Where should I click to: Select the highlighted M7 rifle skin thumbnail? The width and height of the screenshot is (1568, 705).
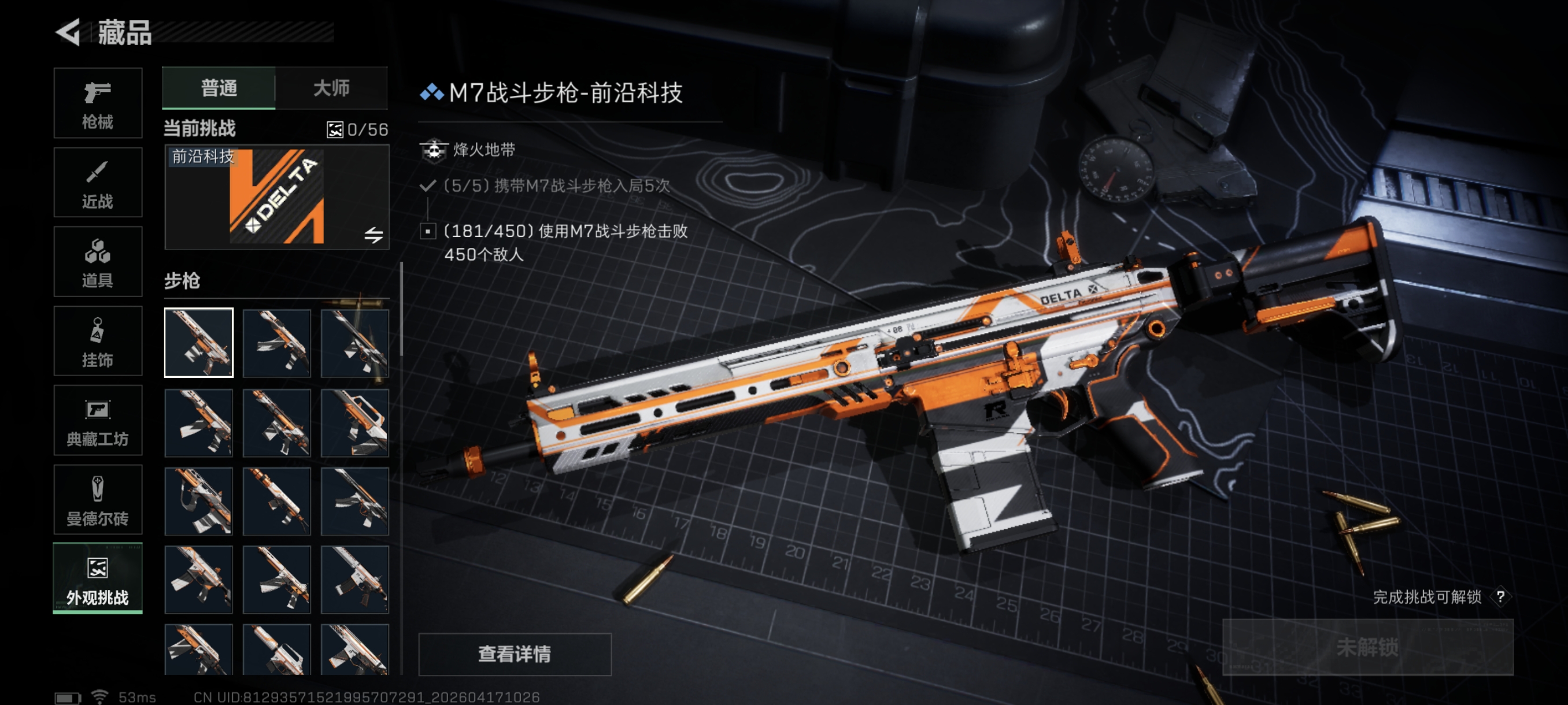point(198,343)
